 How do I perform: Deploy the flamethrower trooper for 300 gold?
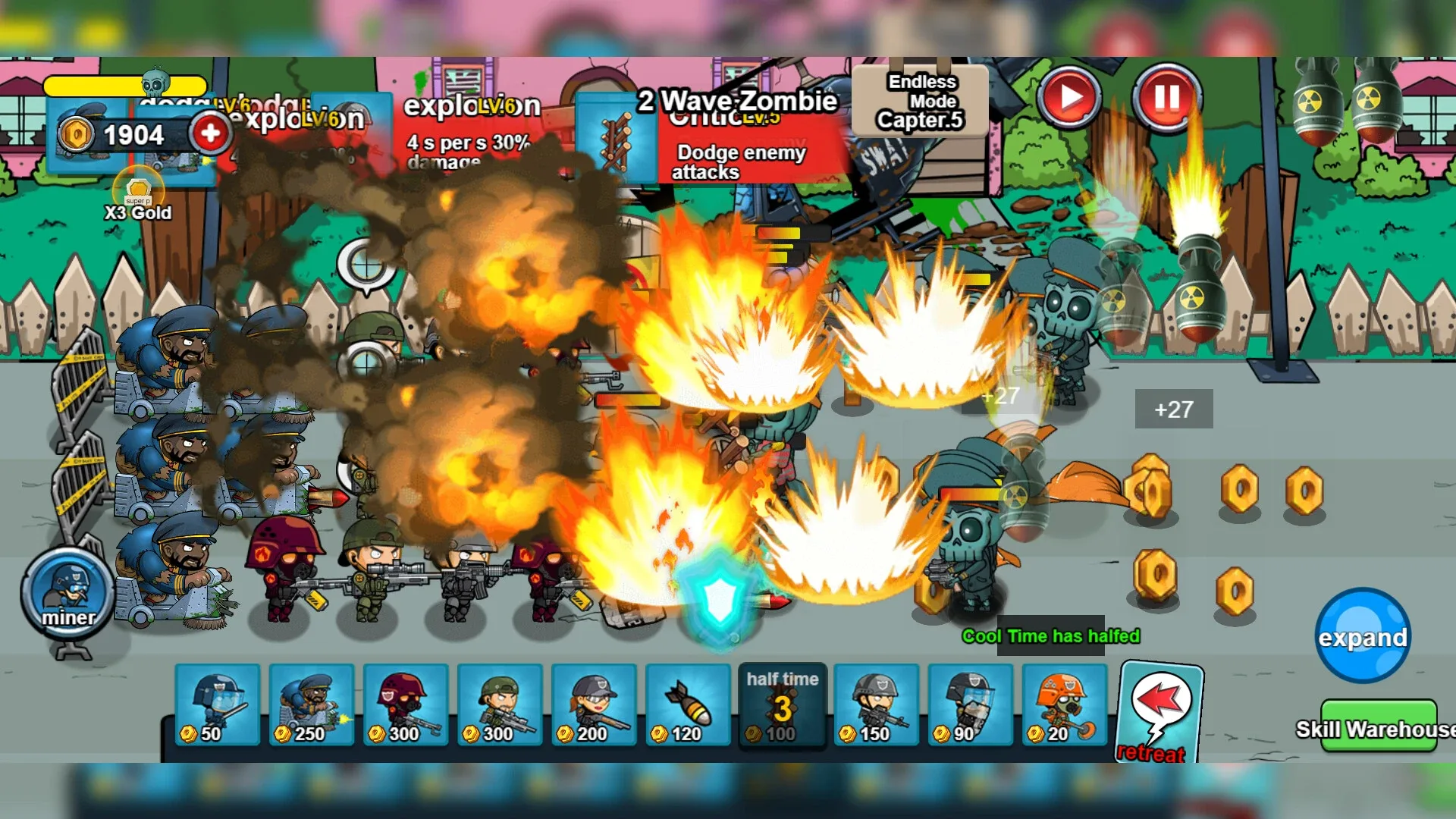[405, 705]
